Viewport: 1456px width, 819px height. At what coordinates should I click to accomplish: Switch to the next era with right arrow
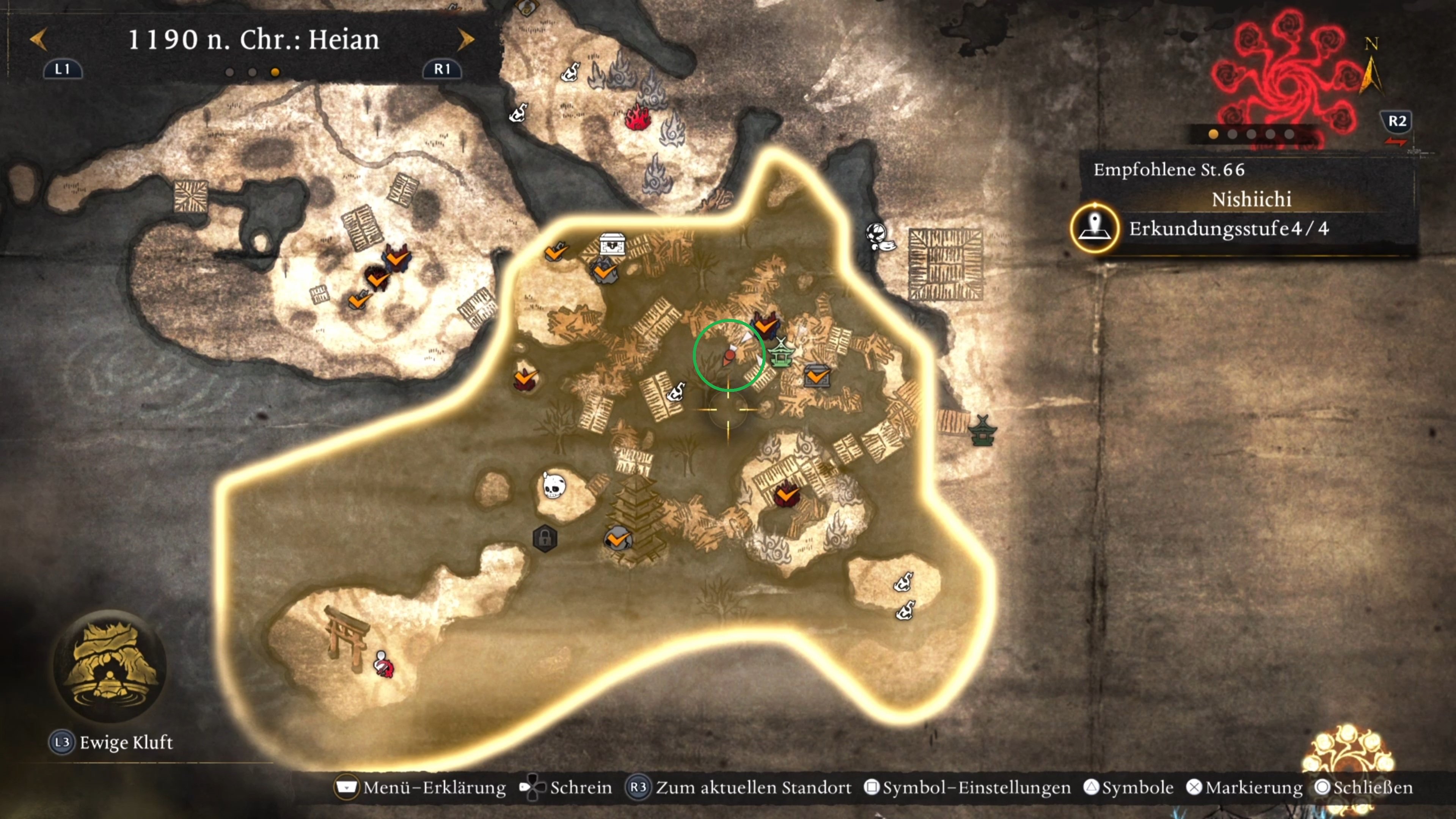(466, 39)
